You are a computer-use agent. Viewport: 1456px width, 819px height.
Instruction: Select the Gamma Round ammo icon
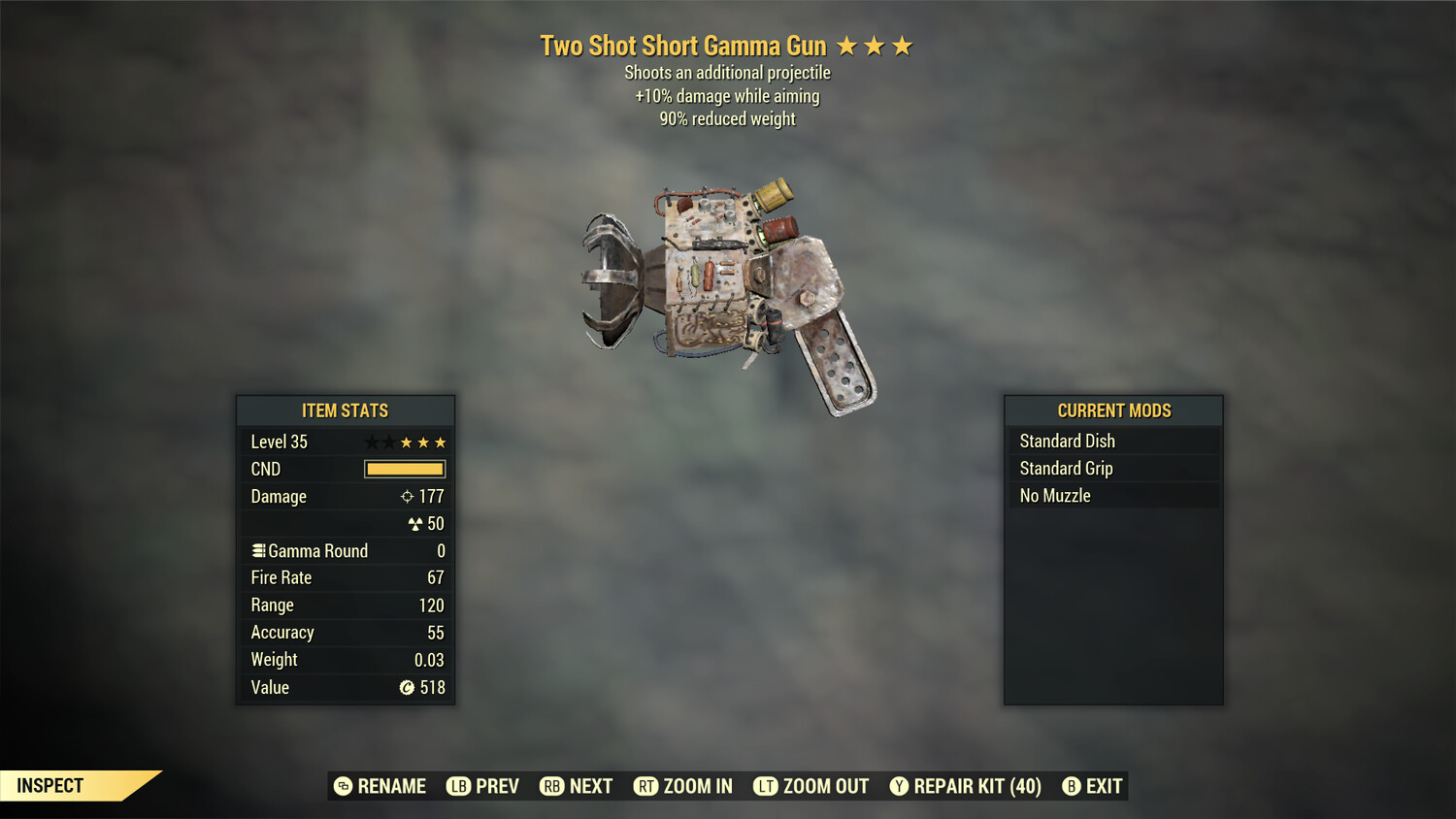257,550
